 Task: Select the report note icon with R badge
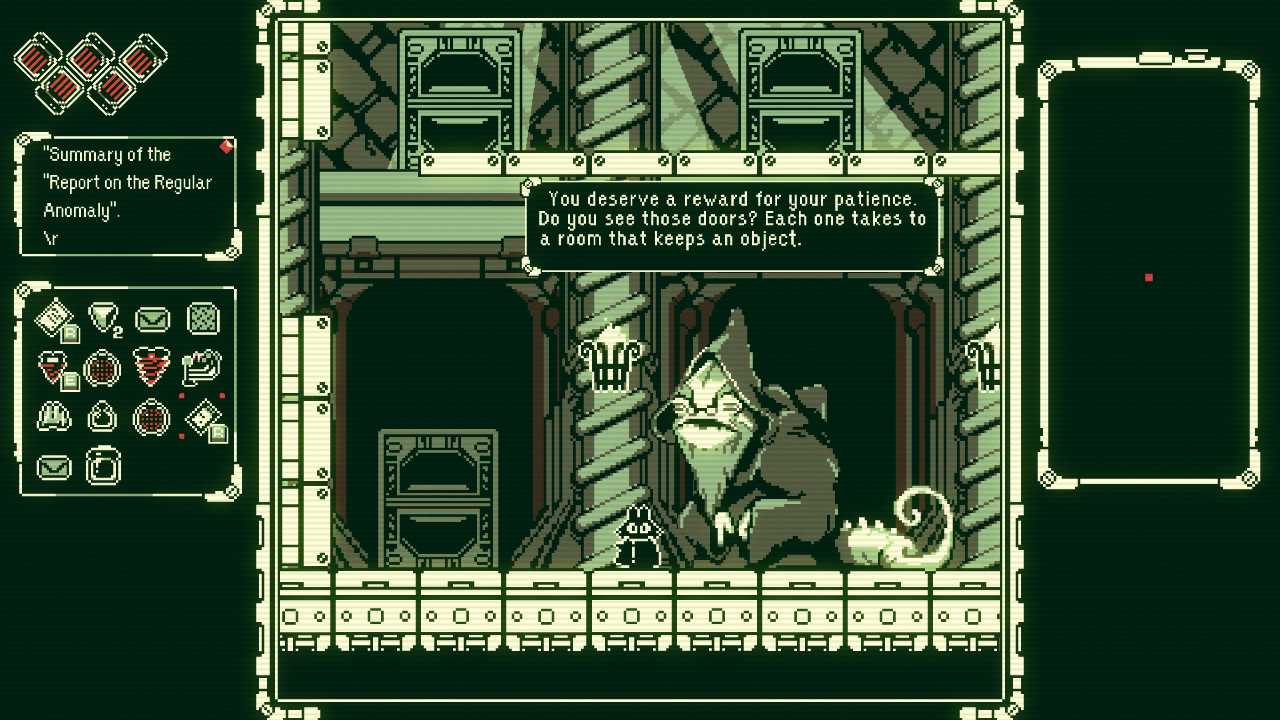coord(53,318)
